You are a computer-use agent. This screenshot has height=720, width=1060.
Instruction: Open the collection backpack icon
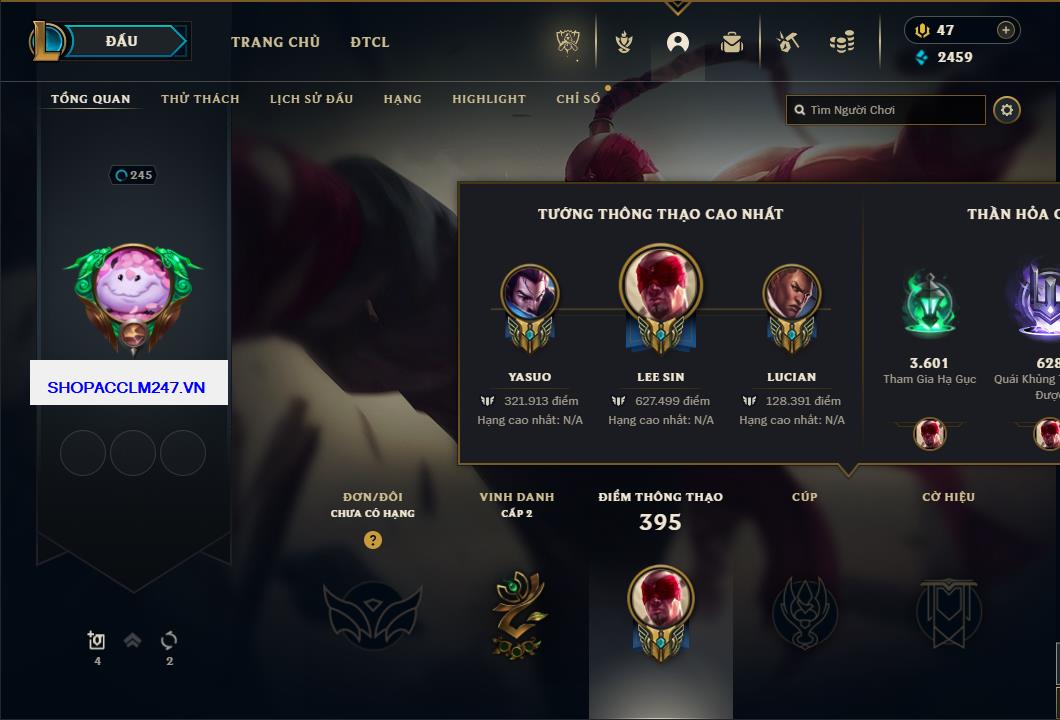click(732, 42)
